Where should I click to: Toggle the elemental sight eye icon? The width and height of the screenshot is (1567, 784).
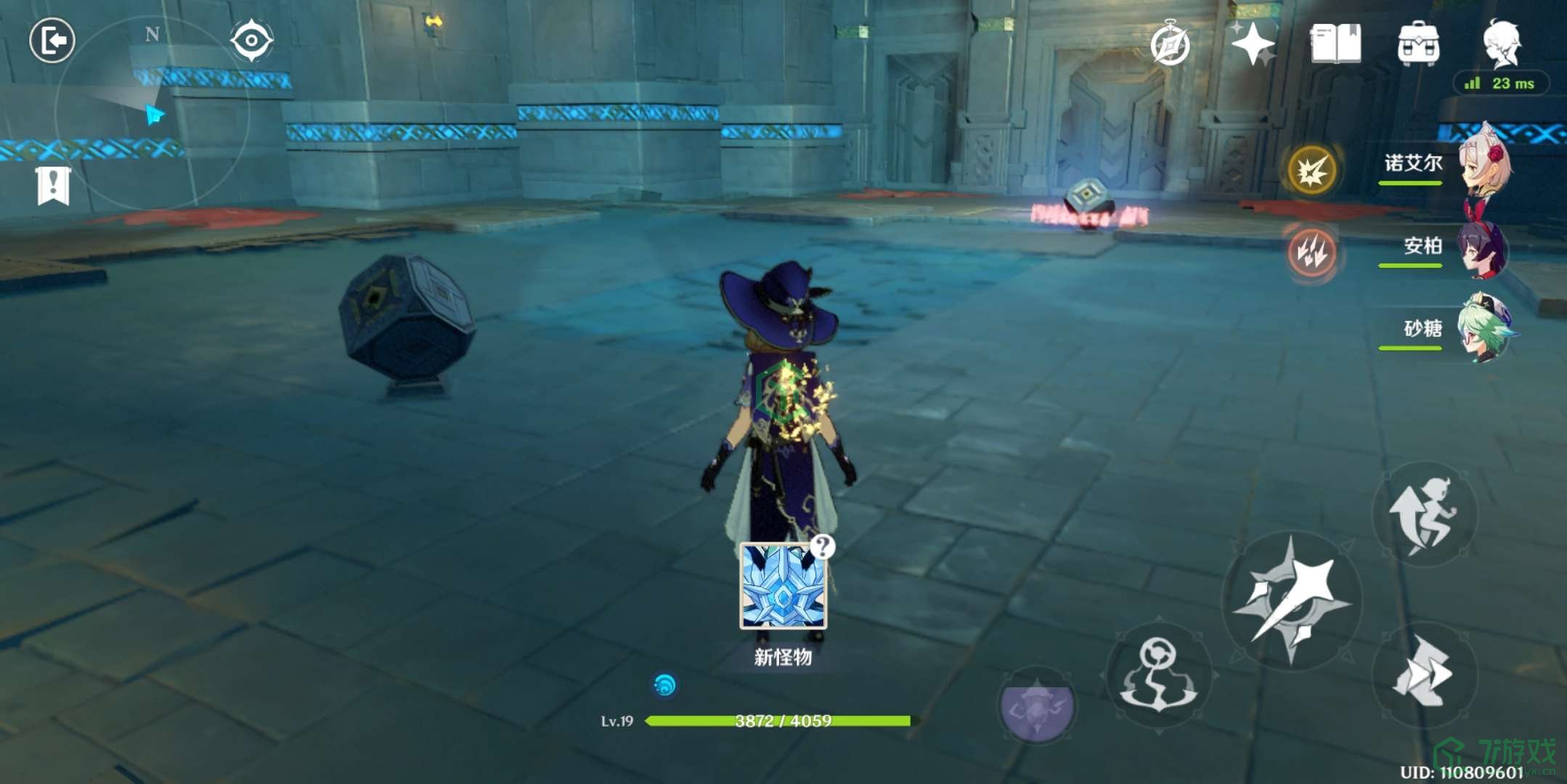[251, 41]
